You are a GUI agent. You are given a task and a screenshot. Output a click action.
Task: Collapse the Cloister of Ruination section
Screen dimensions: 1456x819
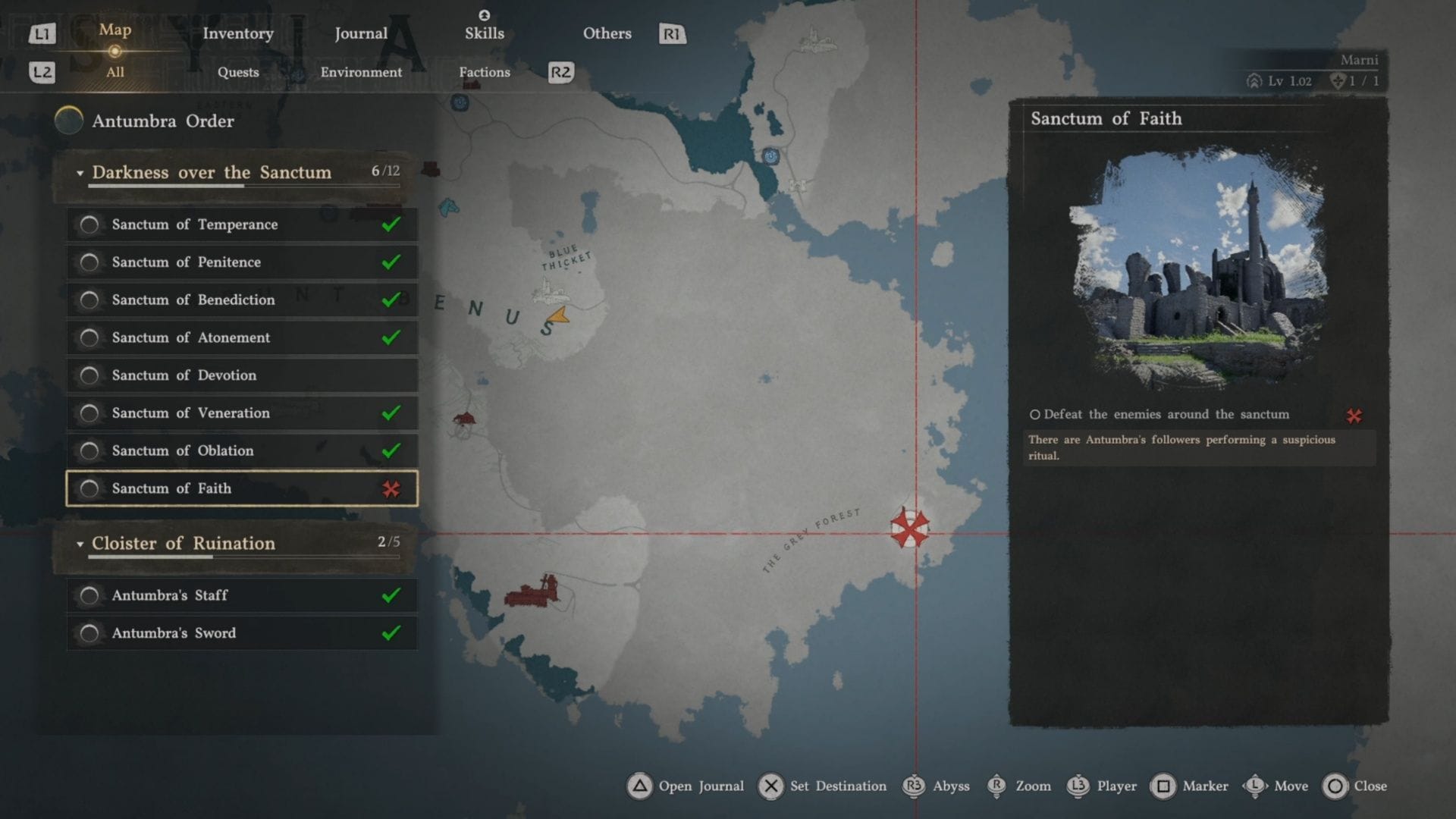(x=80, y=544)
